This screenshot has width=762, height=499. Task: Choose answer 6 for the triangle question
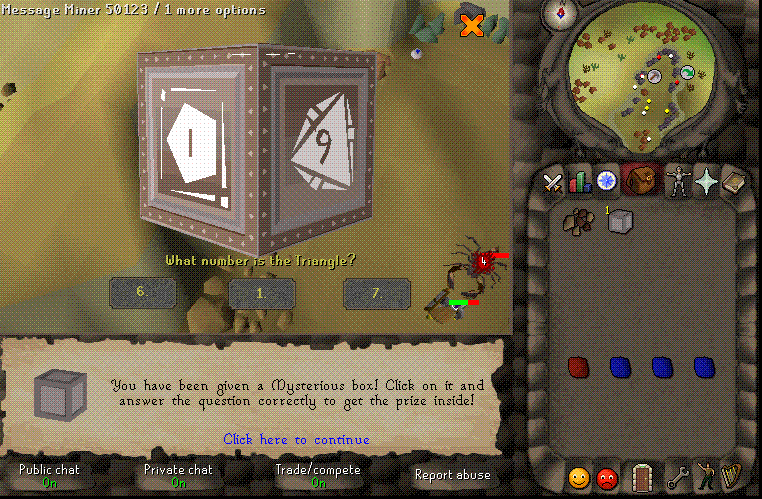point(143,292)
